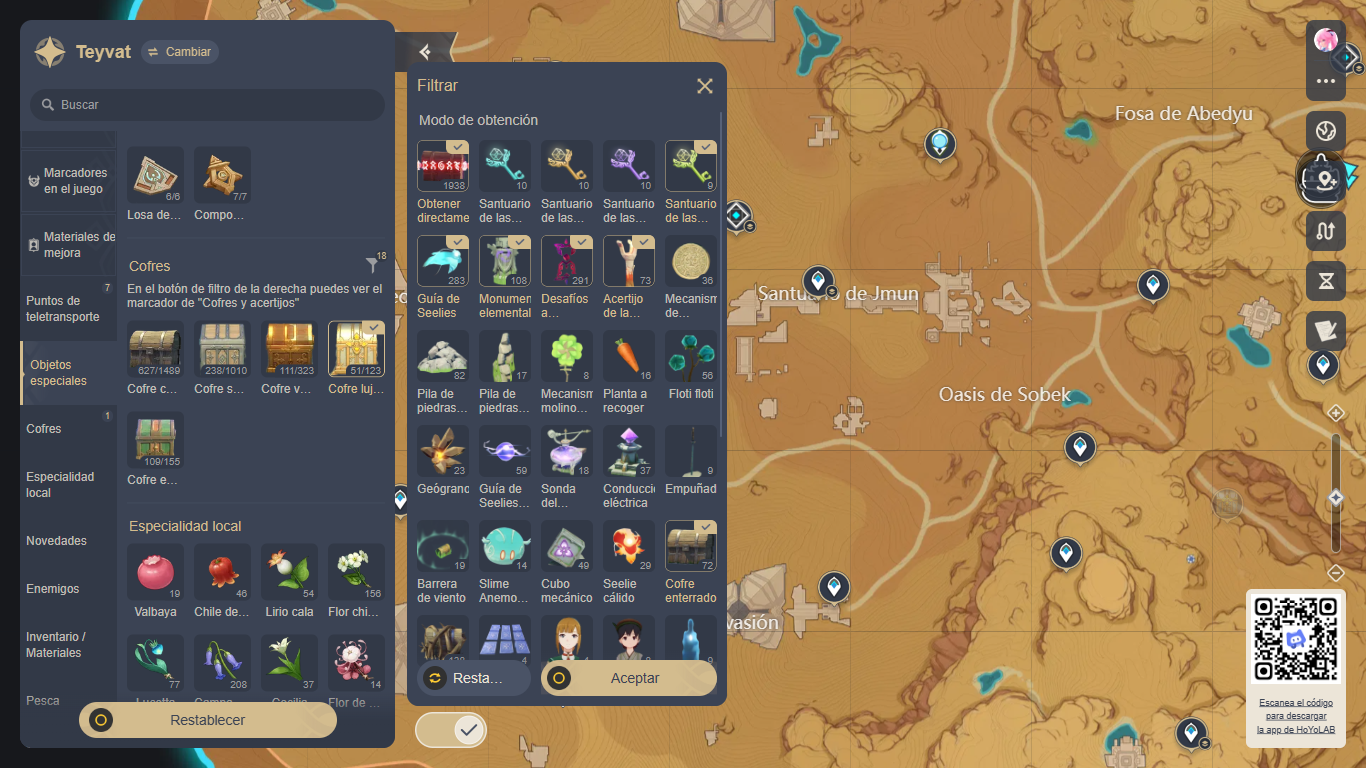Viewport: 1366px width, 768px height.
Task: Select the Guía de Seelies filter icon
Action: 442,258
